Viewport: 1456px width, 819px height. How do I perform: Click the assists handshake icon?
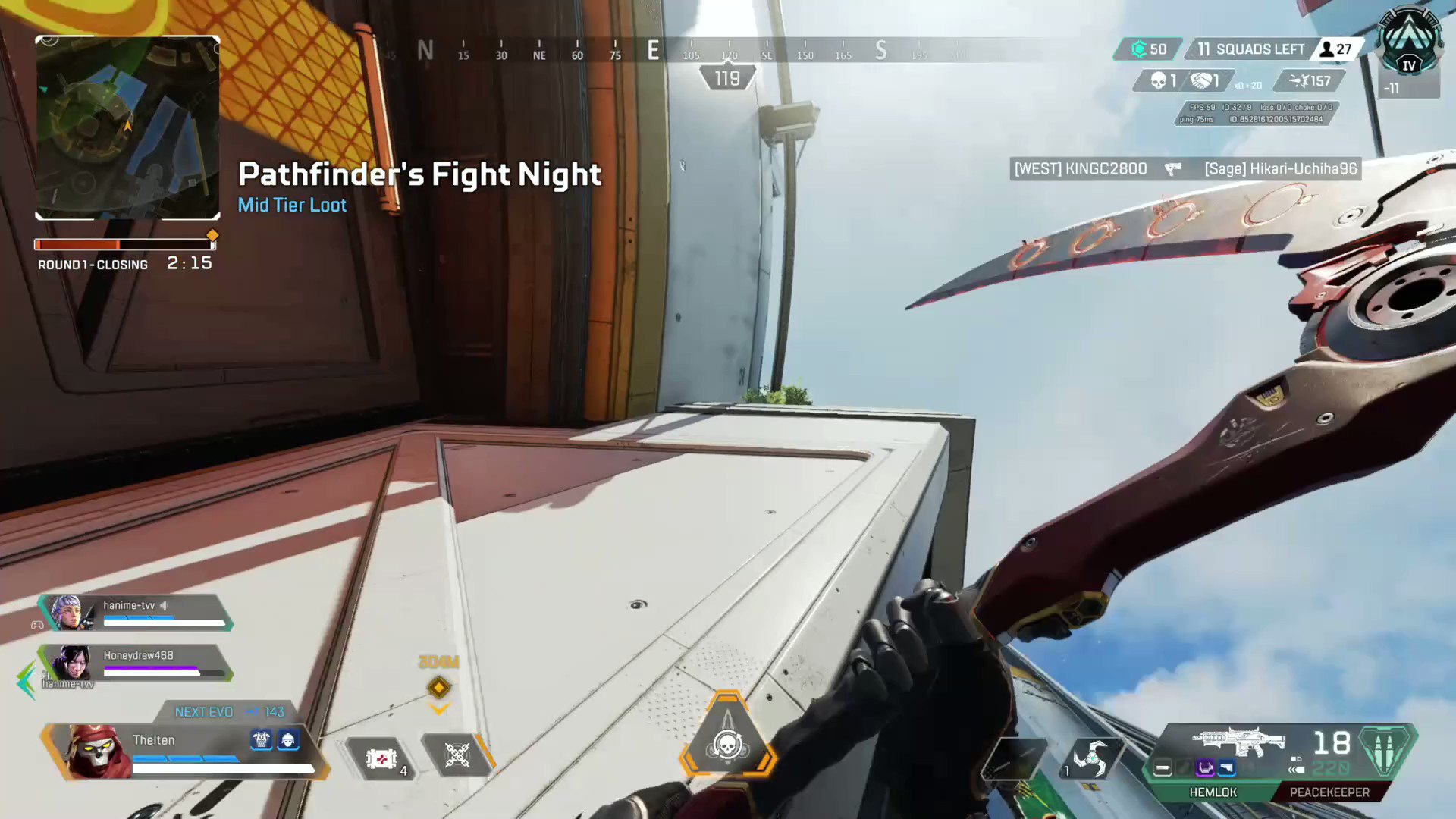tap(1200, 80)
